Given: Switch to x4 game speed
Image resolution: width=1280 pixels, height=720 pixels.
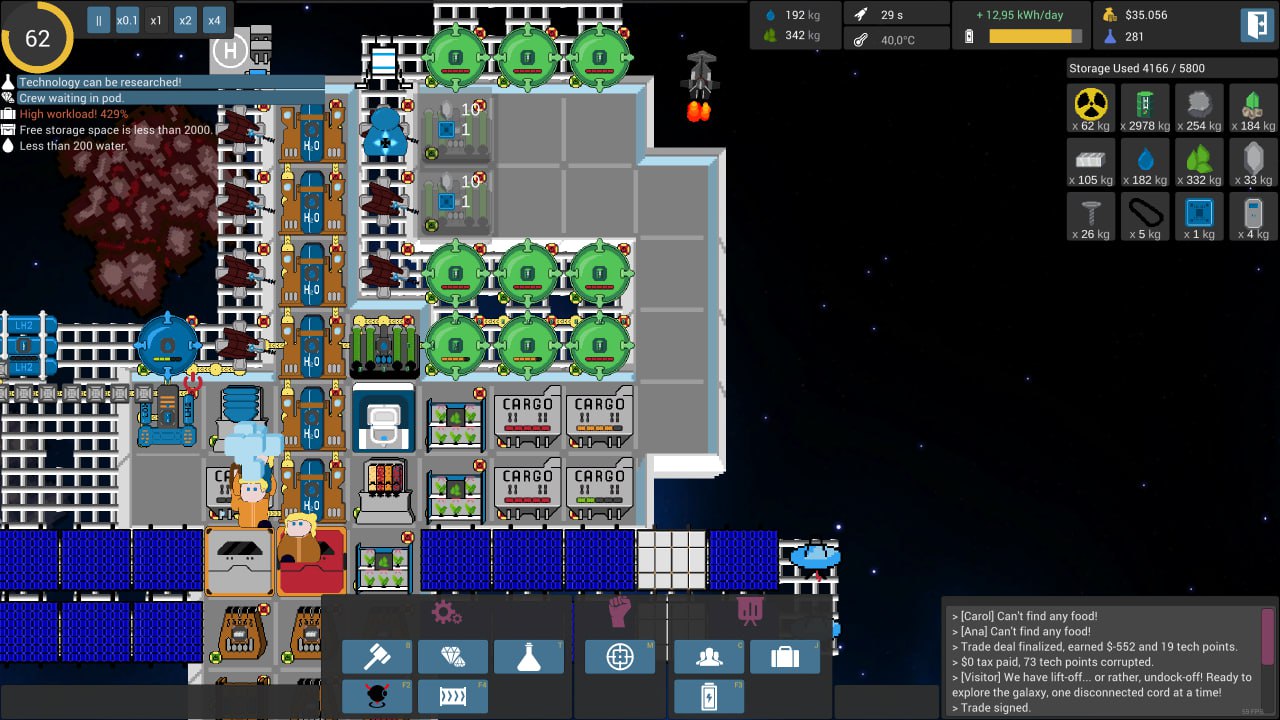Looking at the screenshot, I should click(213, 19).
